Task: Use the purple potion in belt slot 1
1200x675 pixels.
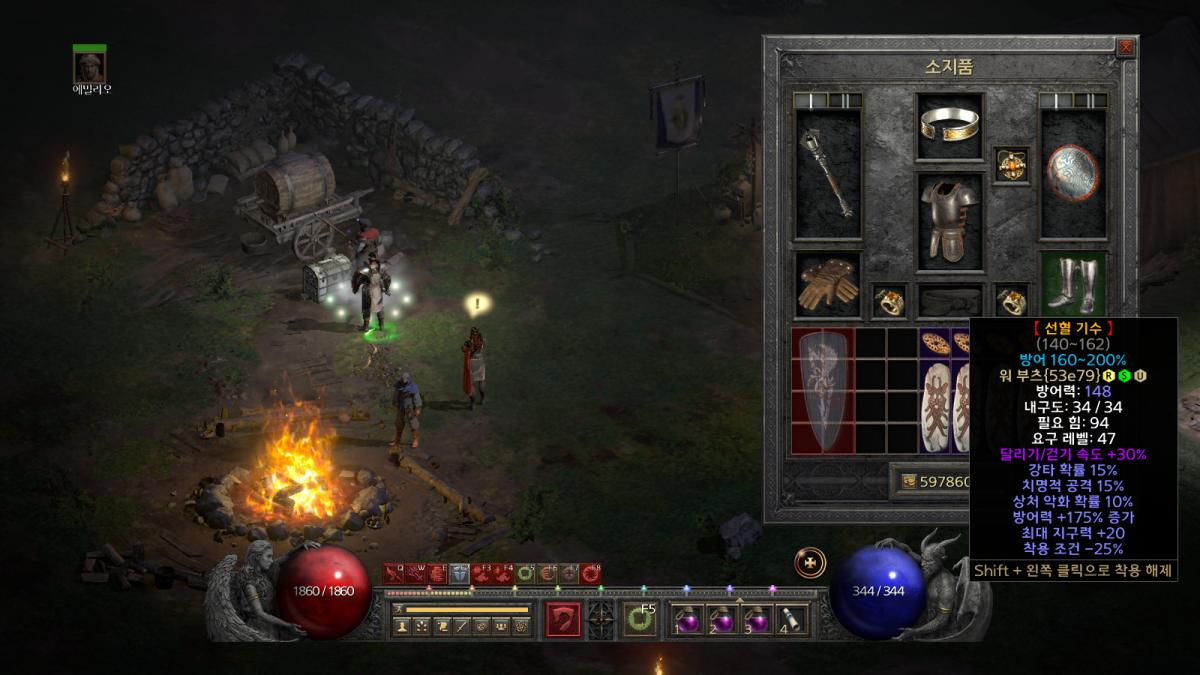Action: tap(687, 620)
